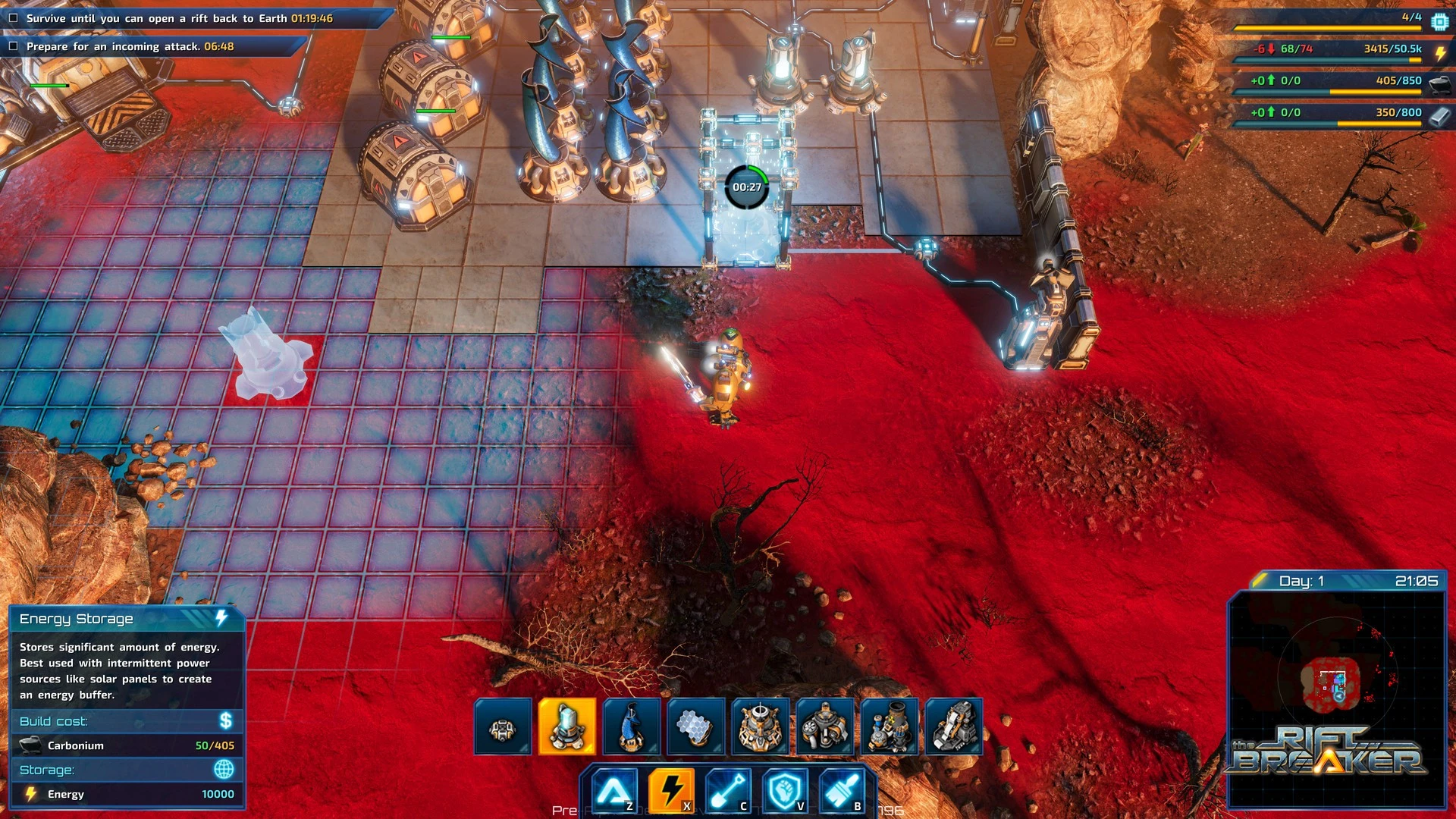Open the triangle-logo build category

(x=613, y=790)
